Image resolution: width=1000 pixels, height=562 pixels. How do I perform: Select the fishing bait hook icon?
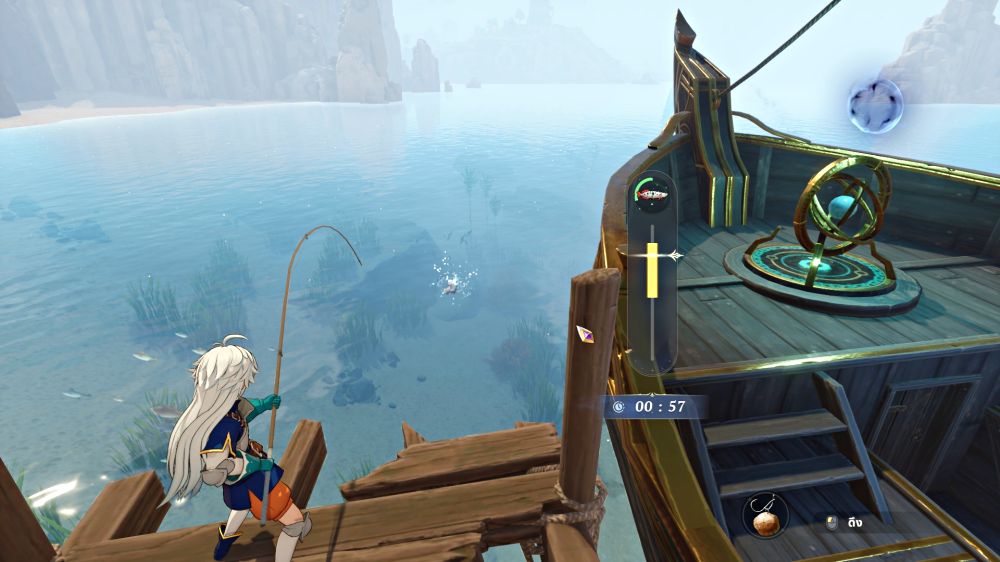(766, 515)
